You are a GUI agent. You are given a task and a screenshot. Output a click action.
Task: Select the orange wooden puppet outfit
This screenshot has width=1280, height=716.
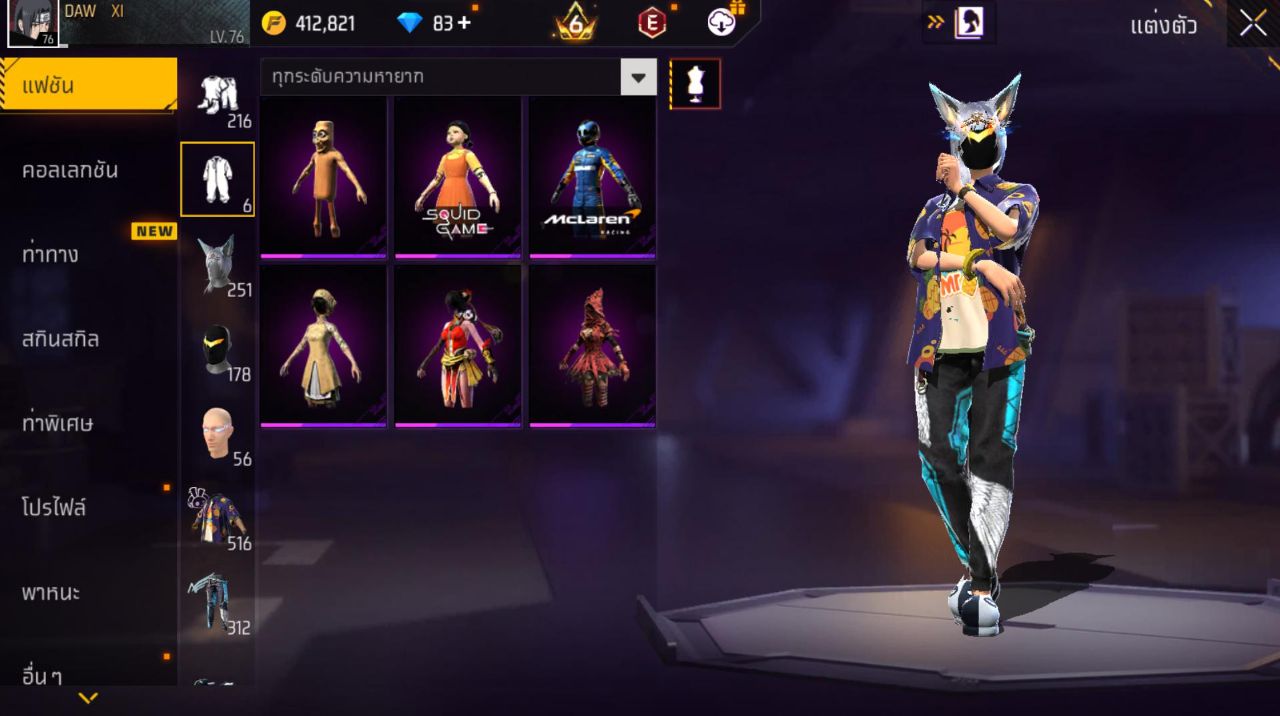[x=323, y=176]
